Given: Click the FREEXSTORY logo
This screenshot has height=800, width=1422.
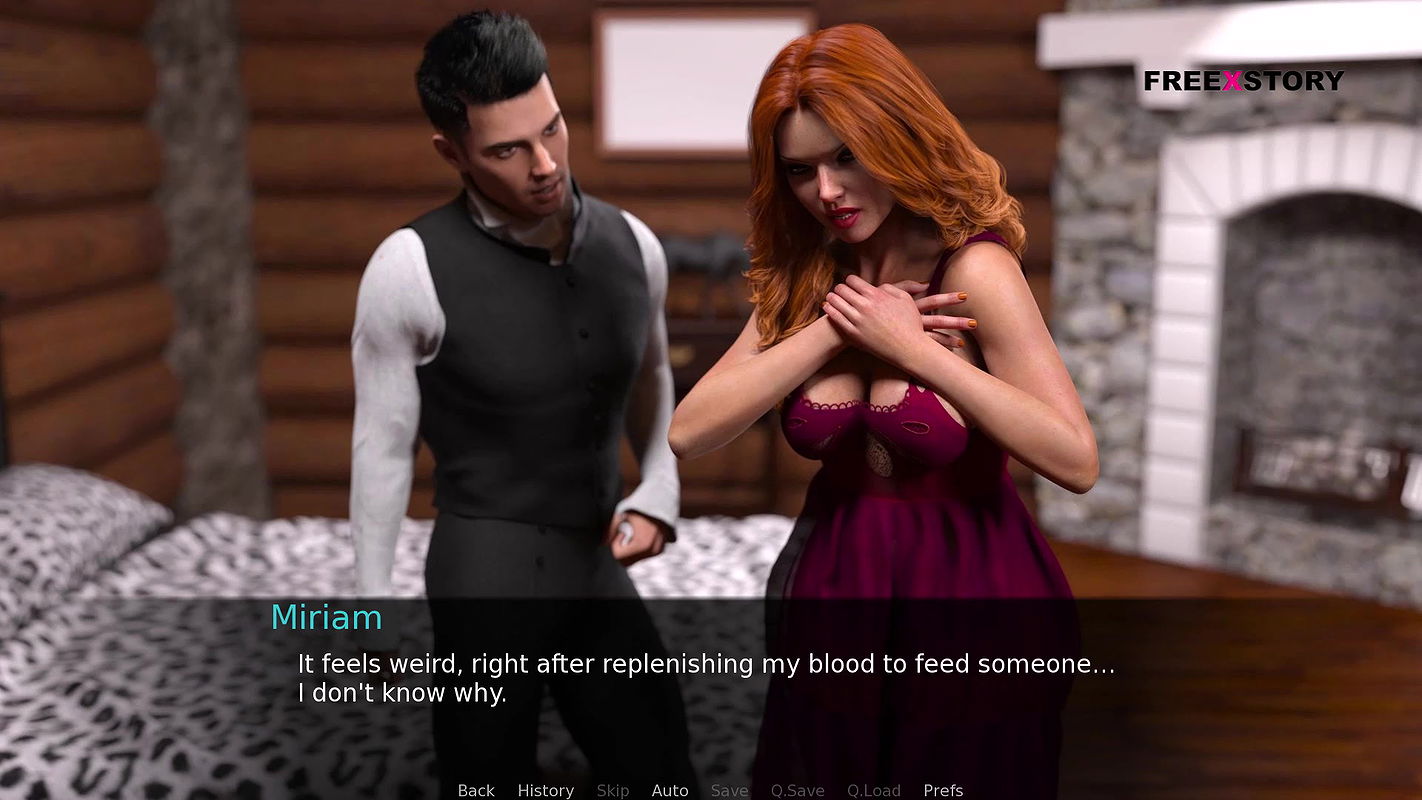Looking at the screenshot, I should pos(1243,81).
